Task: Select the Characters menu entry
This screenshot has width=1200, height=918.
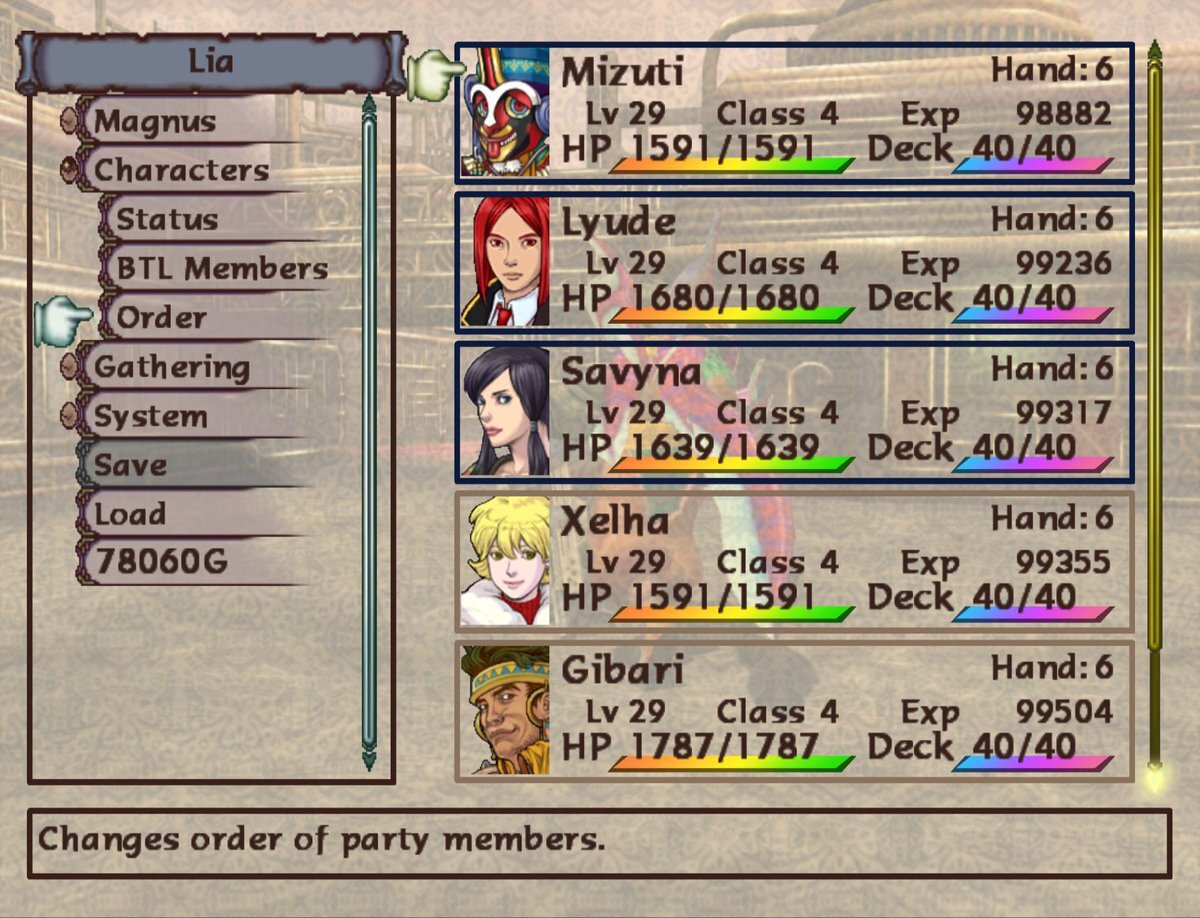Action: (181, 171)
